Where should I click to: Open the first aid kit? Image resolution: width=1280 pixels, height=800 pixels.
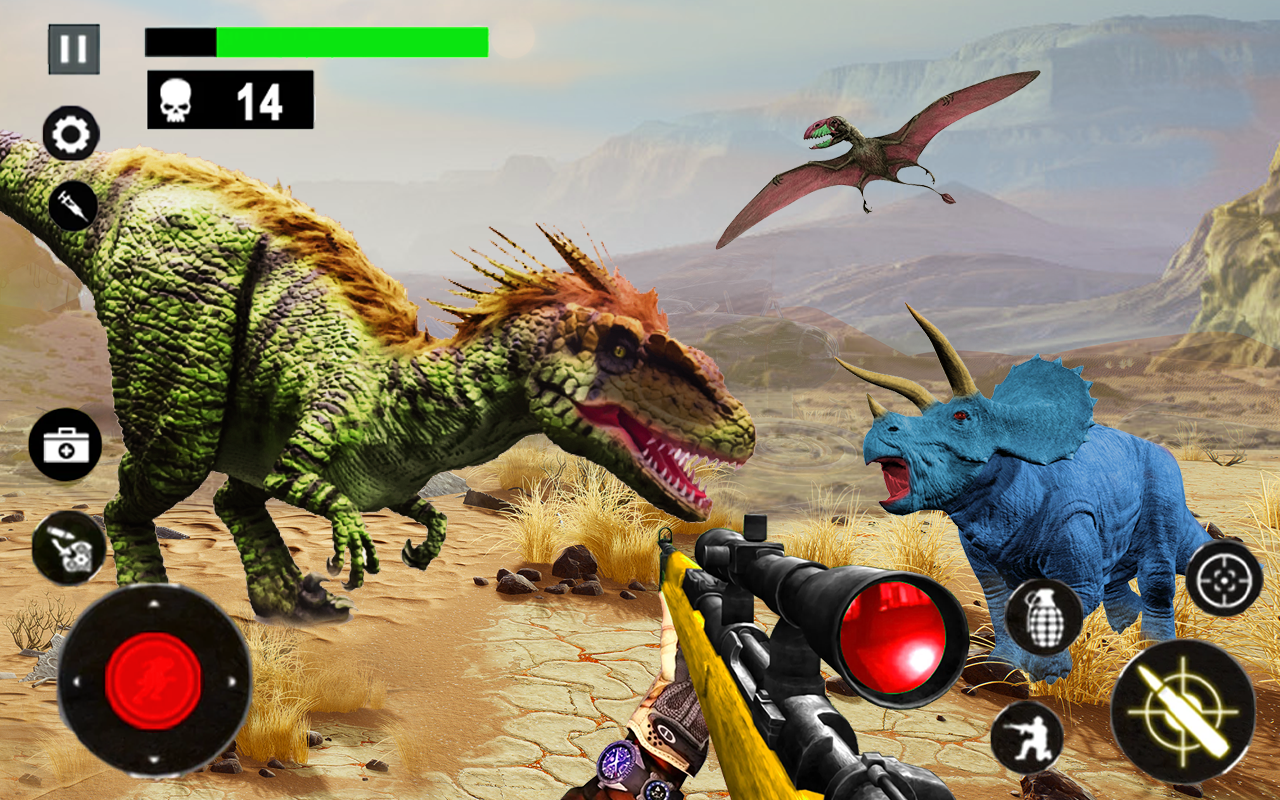65,443
